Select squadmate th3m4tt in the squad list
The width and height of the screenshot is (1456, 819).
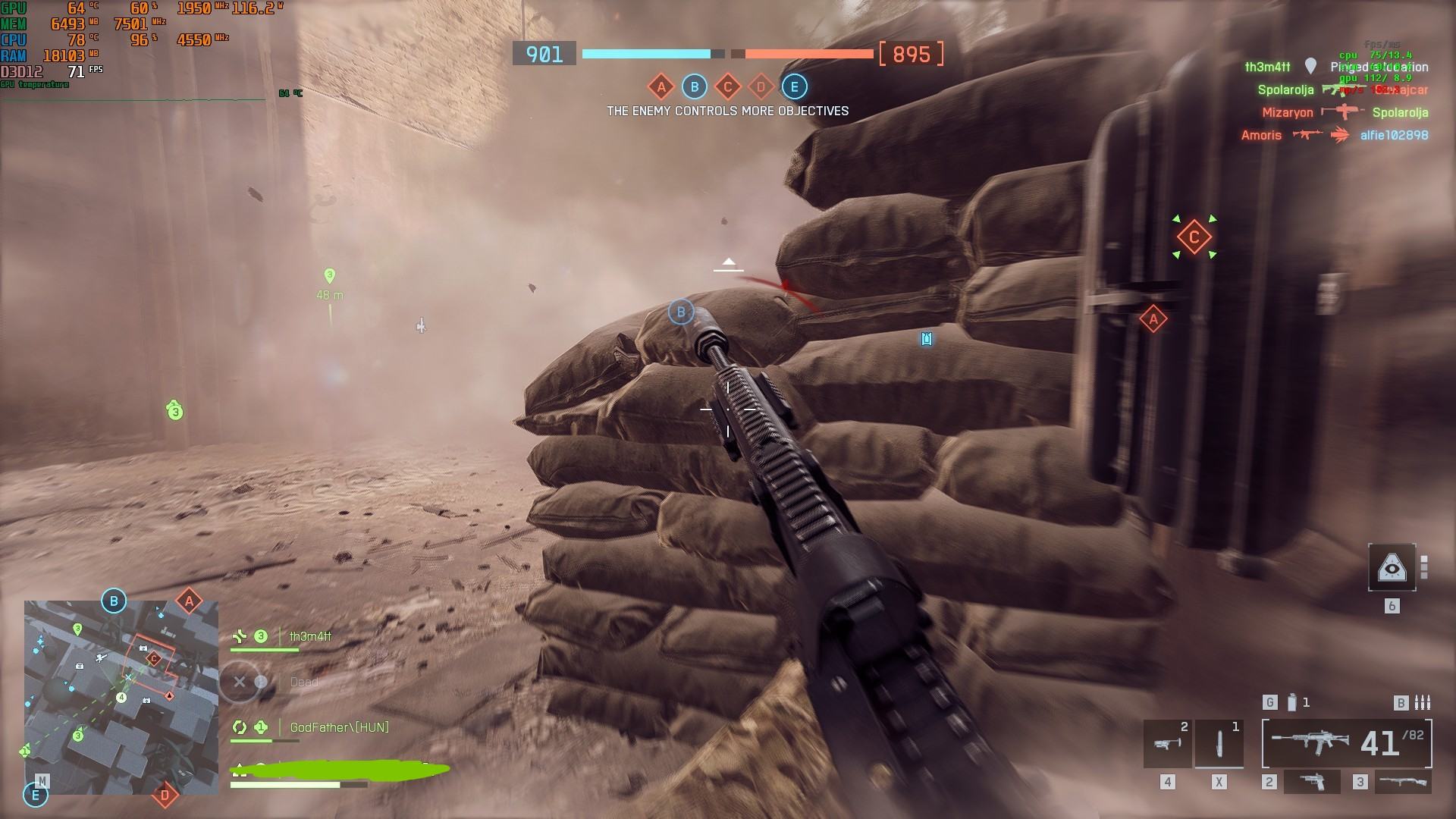(x=310, y=637)
